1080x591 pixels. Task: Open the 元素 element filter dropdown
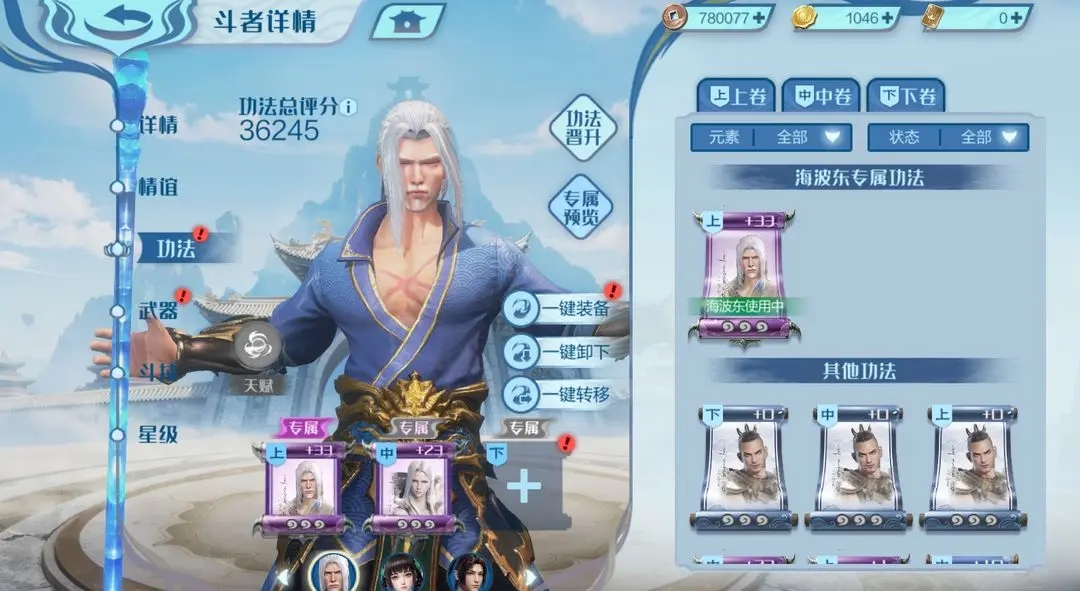point(770,137)
